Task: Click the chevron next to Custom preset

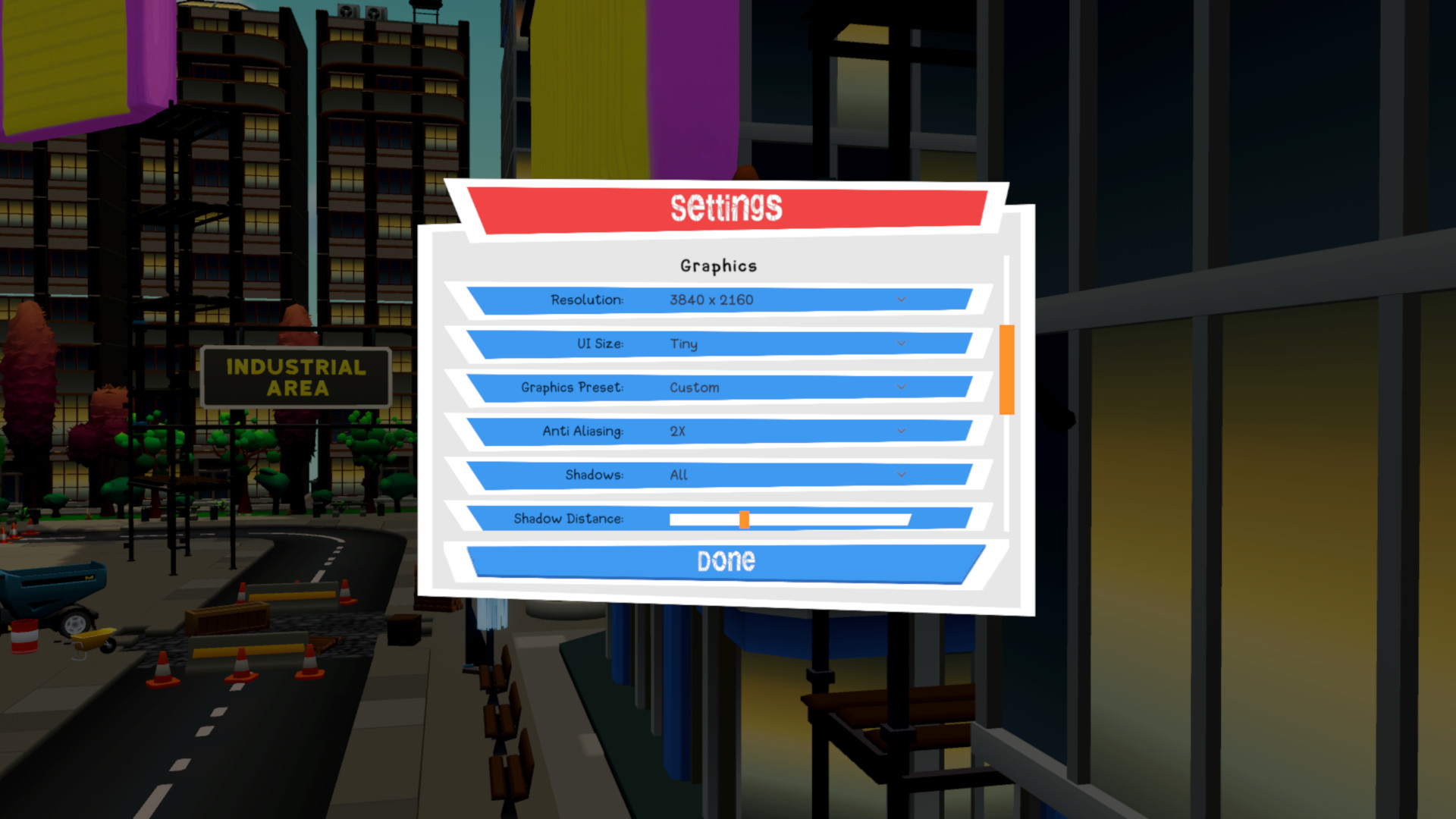Action: point(900,388)
